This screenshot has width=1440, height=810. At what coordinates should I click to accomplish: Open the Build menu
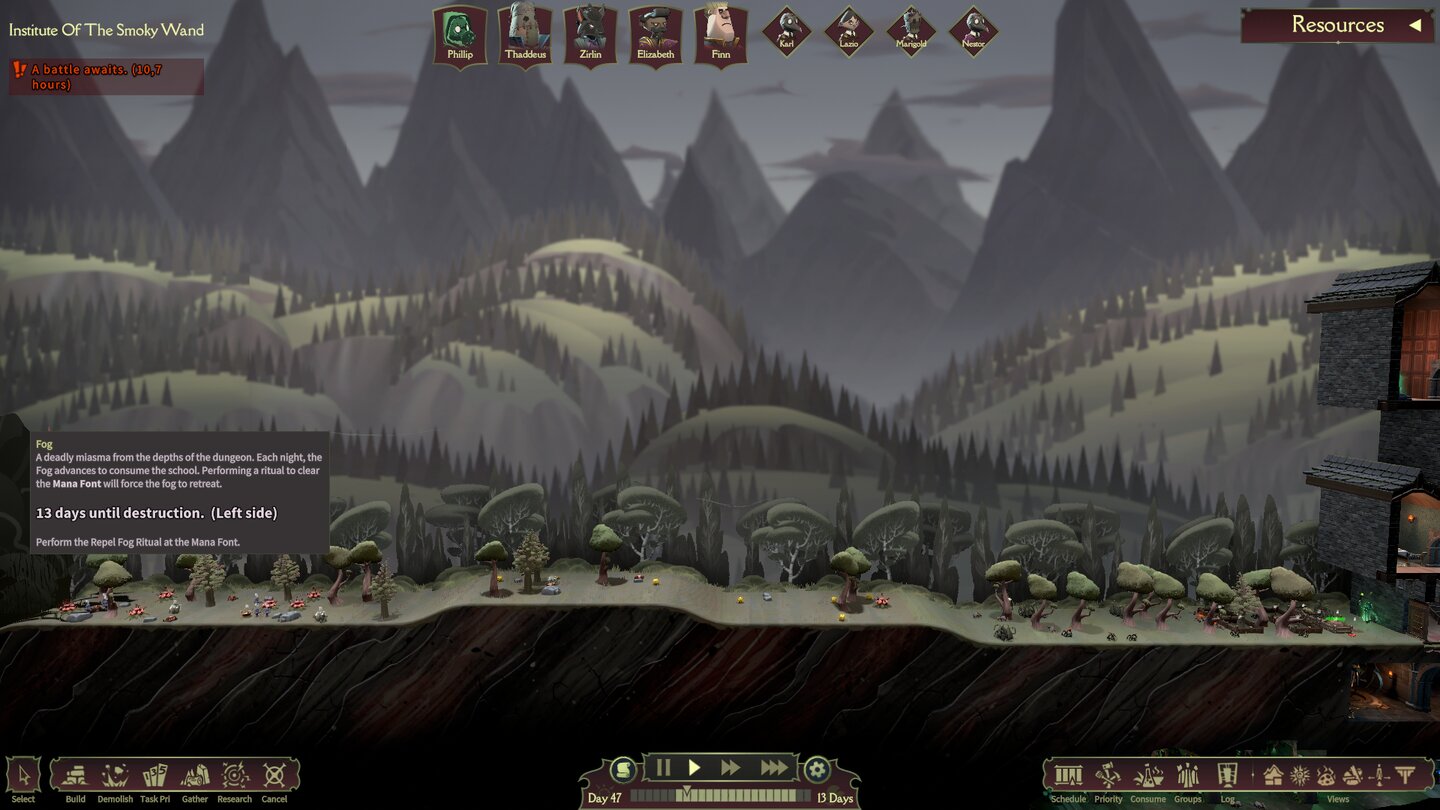(76, 776)
